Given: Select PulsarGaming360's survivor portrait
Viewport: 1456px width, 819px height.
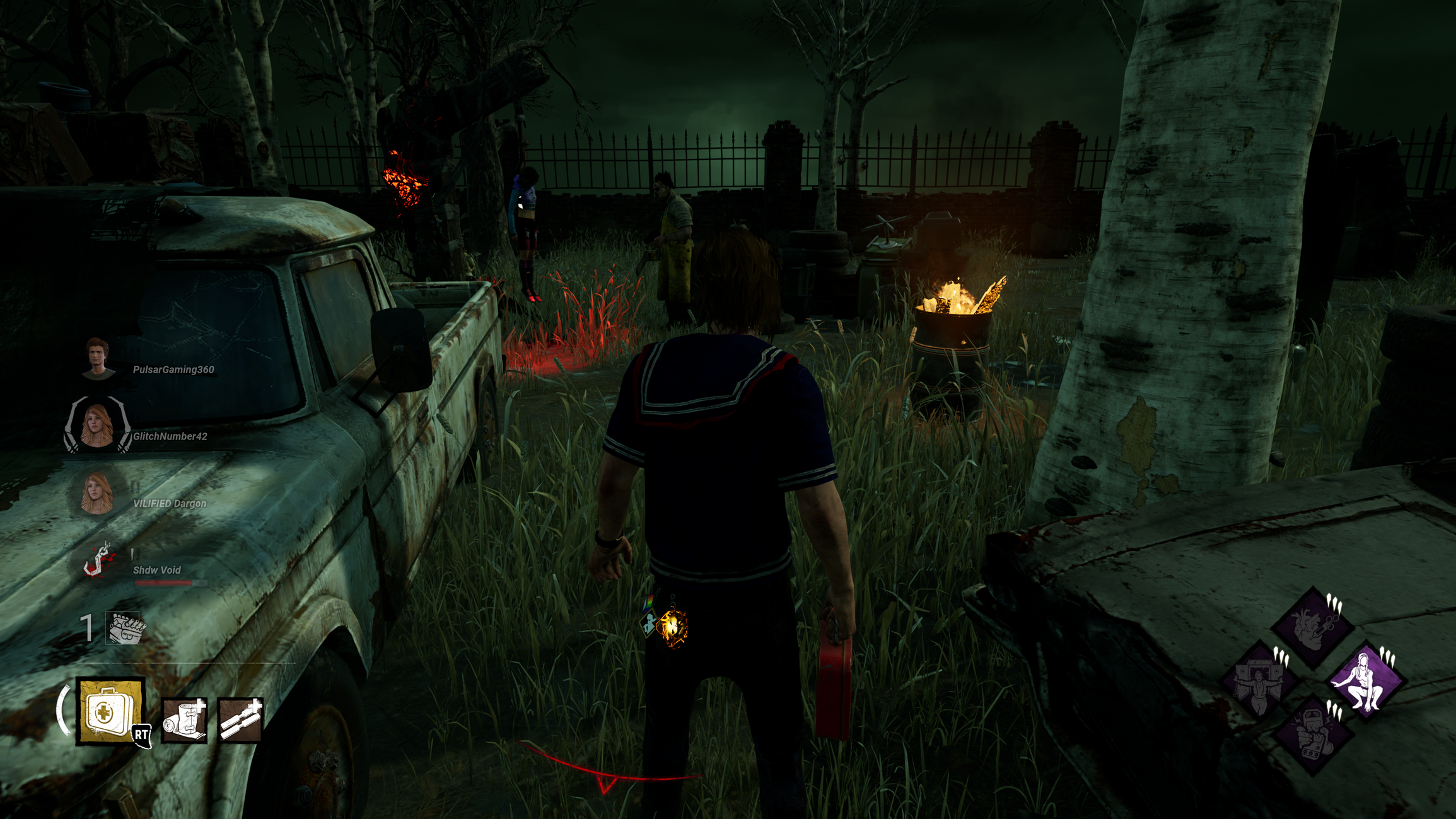Looking at the screenshot, I should tap(98, 359).
